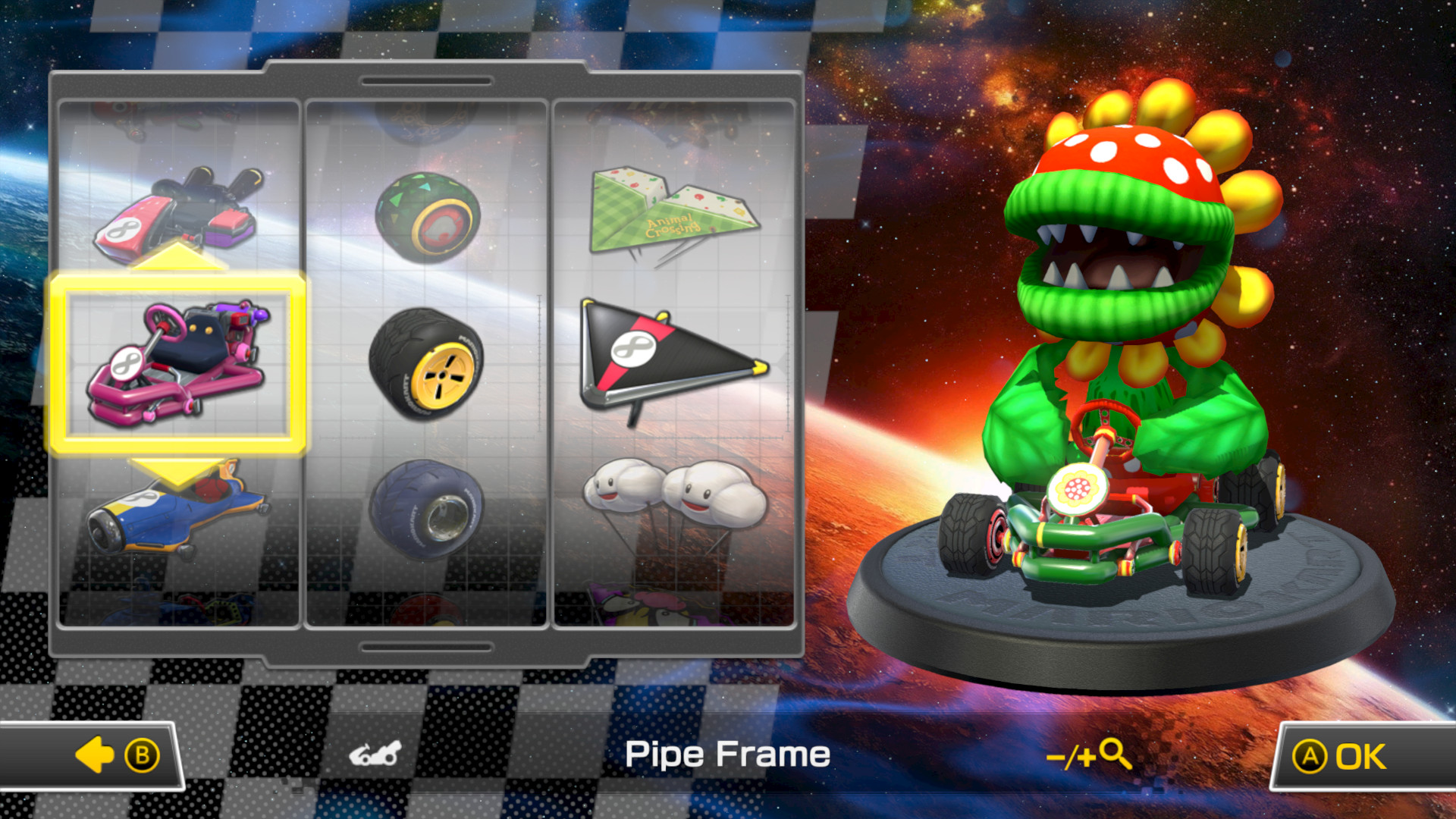1456x819 pixels.
Task: Choose the black Super Glider
Action: coord(667,356)
